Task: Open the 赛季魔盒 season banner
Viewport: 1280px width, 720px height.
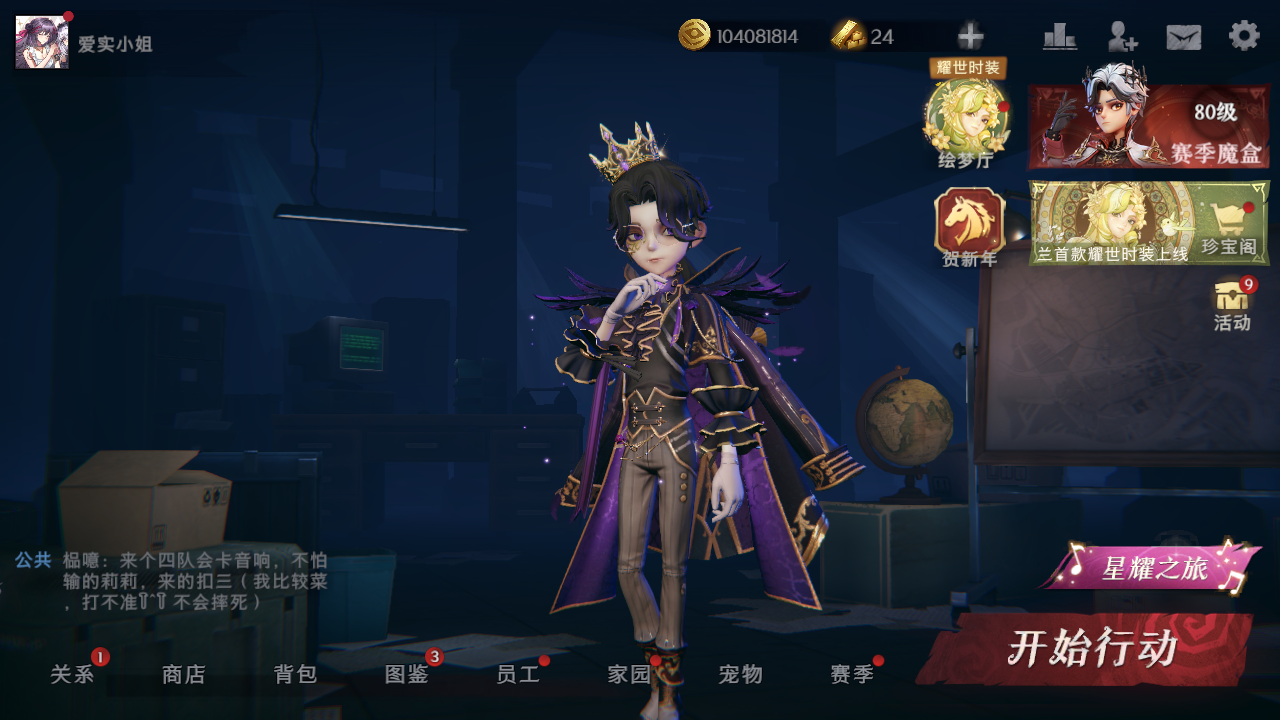Action: [1149, 127]
